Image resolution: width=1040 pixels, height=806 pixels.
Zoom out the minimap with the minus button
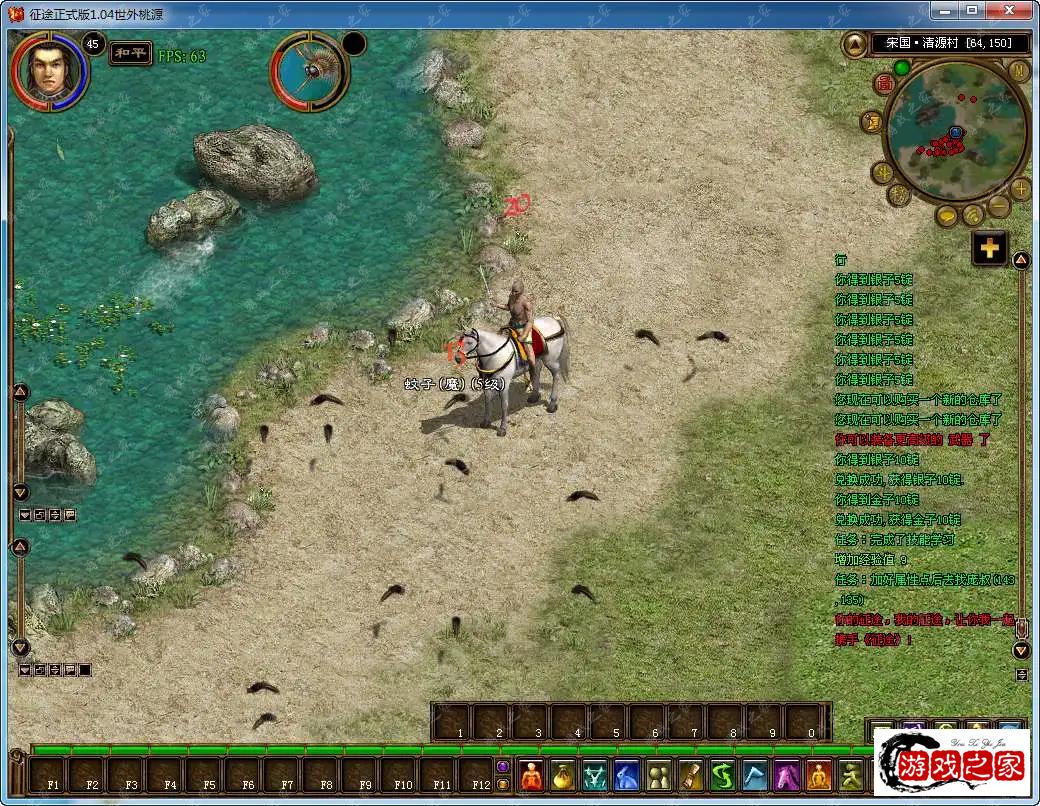pos(999,206)
